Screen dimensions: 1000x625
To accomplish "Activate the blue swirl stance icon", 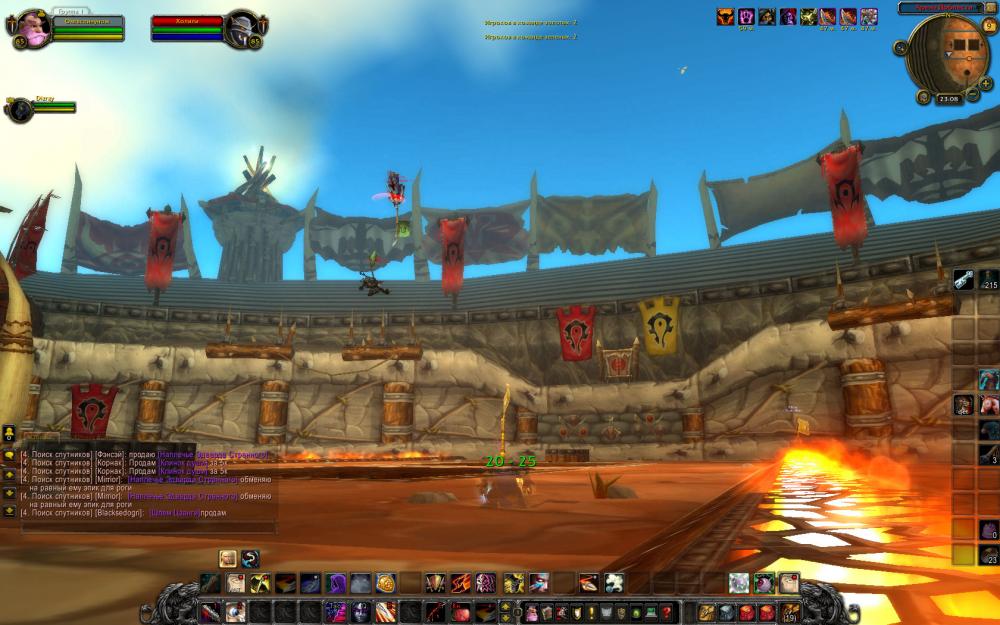I will coord(250,558).
